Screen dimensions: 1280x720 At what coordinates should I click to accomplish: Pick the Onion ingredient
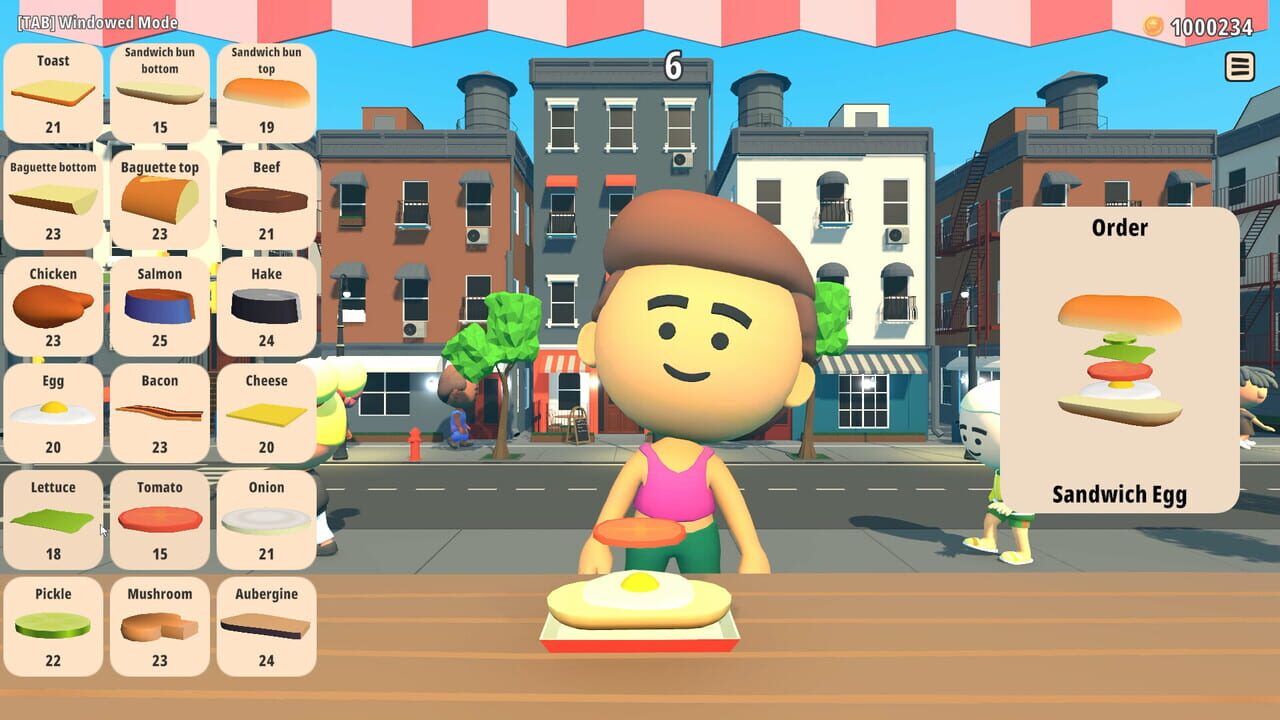[266, 518]
